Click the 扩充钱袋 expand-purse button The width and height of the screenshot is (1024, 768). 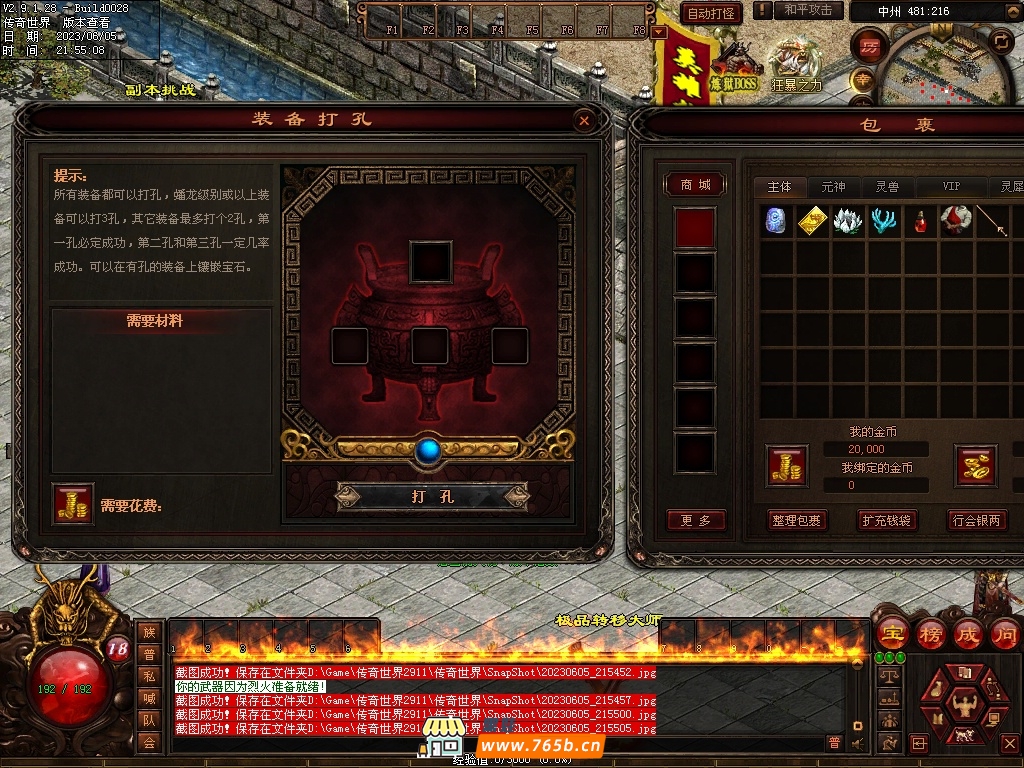tap(886, 520)
